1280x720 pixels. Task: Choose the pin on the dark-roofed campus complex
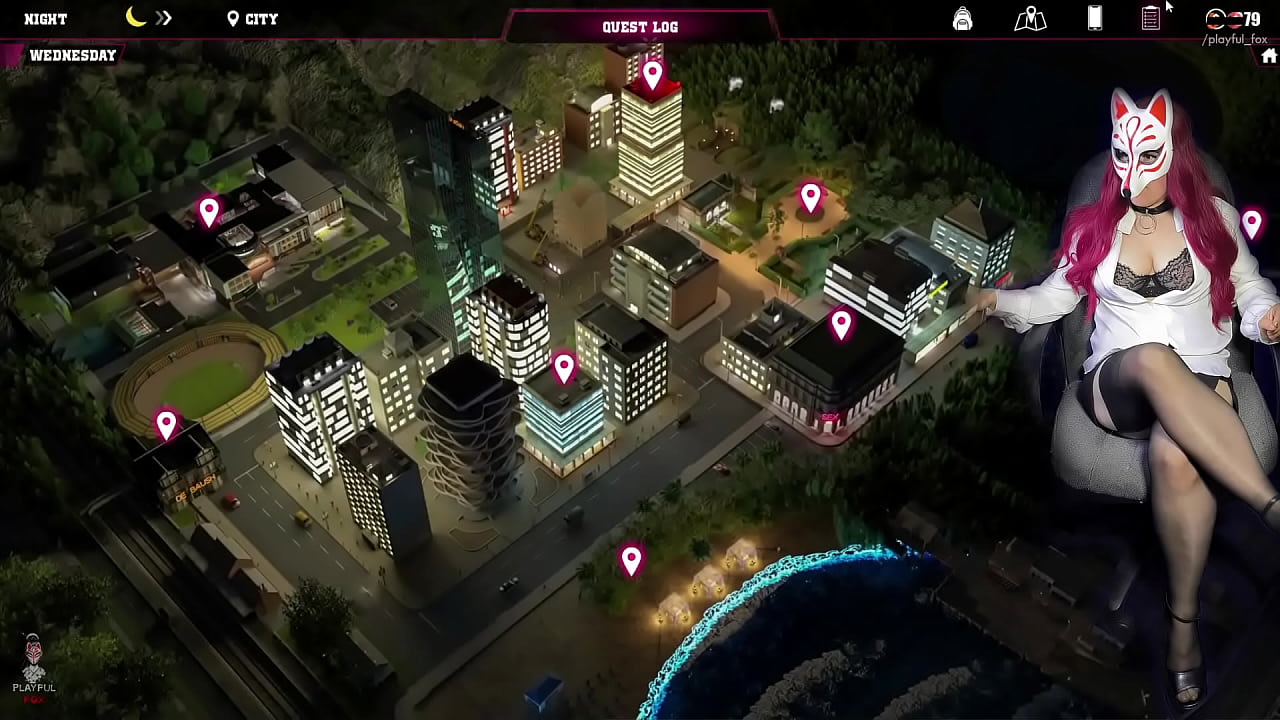[x=208, y=211]
